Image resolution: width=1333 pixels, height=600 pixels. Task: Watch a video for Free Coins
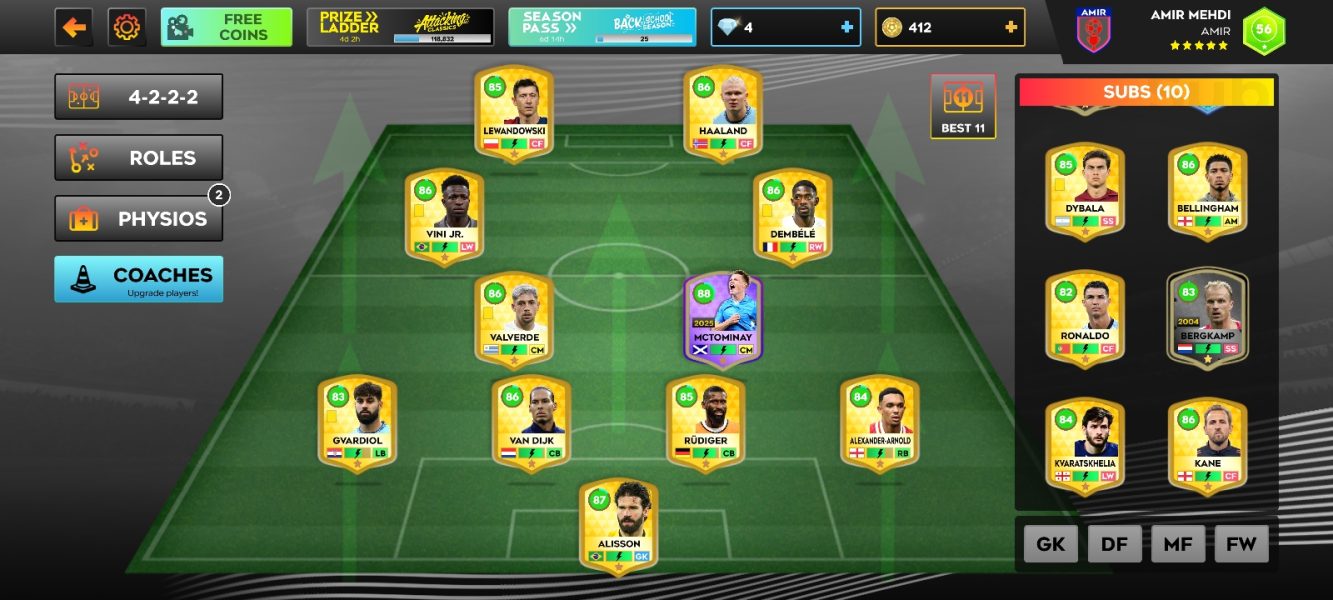[226, 27]
